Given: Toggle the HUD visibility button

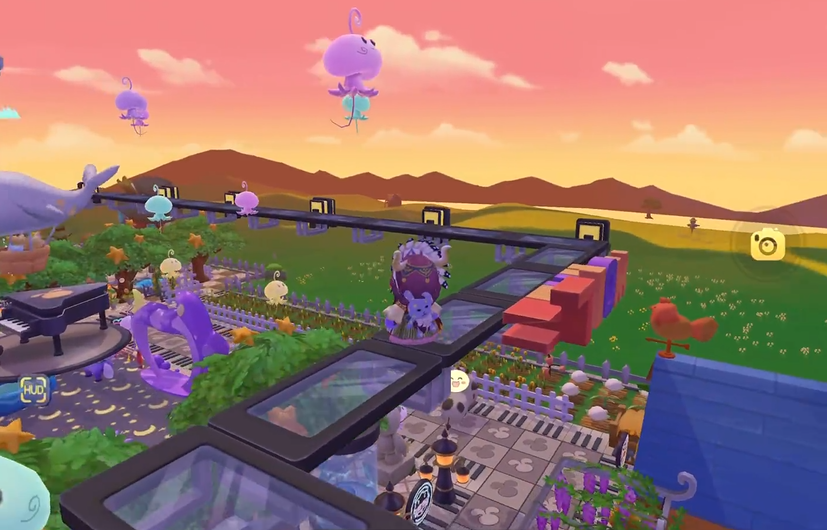Looking at the screenshot, I should tap(34, 390).
